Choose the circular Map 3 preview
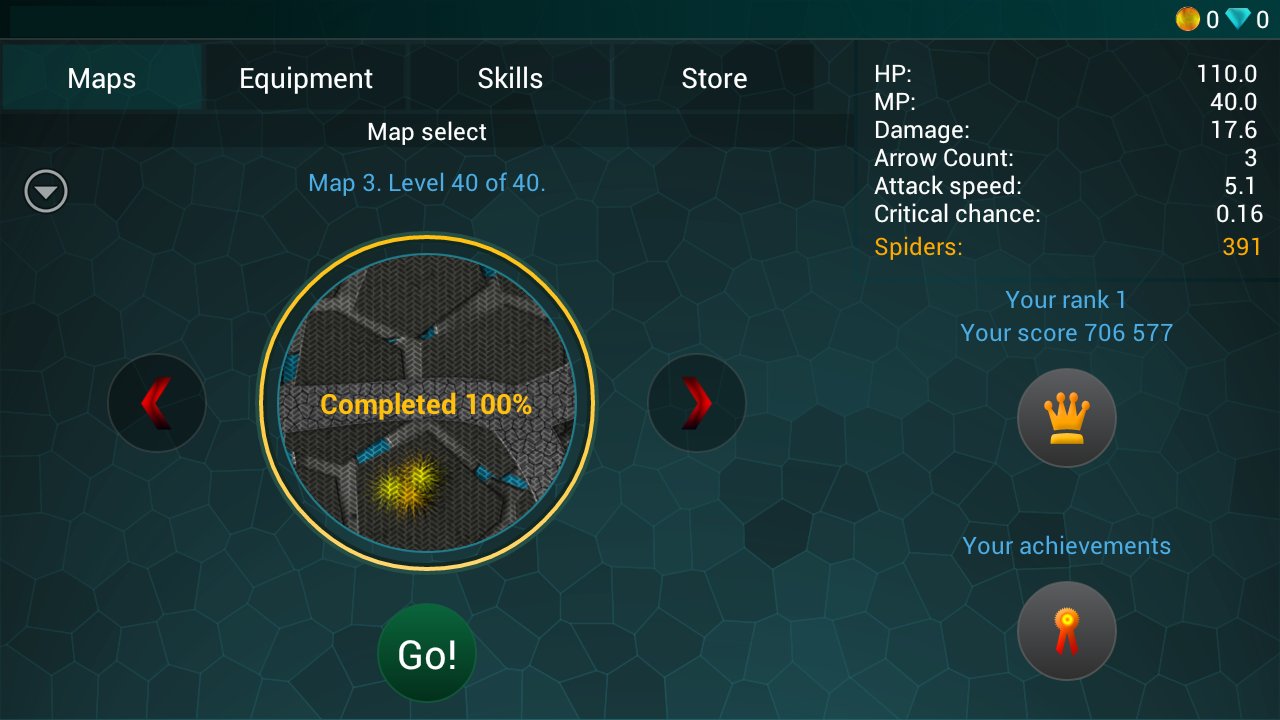Image resolution: width=1280 pixels, height=720 pixels. 427,403
